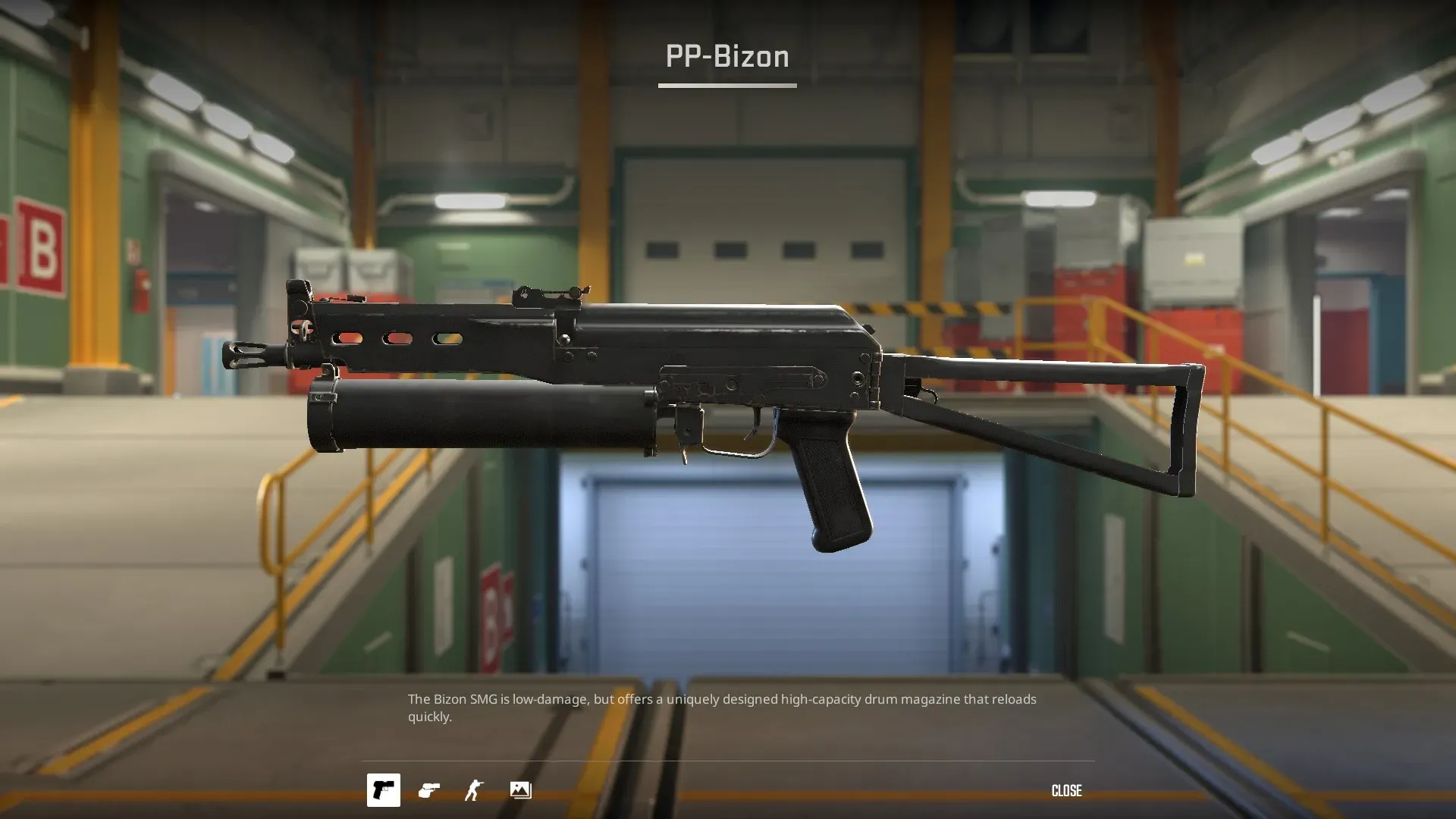1456x819 pixels.
Task: Close the PP-Bizon inspect screen
Action: (1066, 791)
